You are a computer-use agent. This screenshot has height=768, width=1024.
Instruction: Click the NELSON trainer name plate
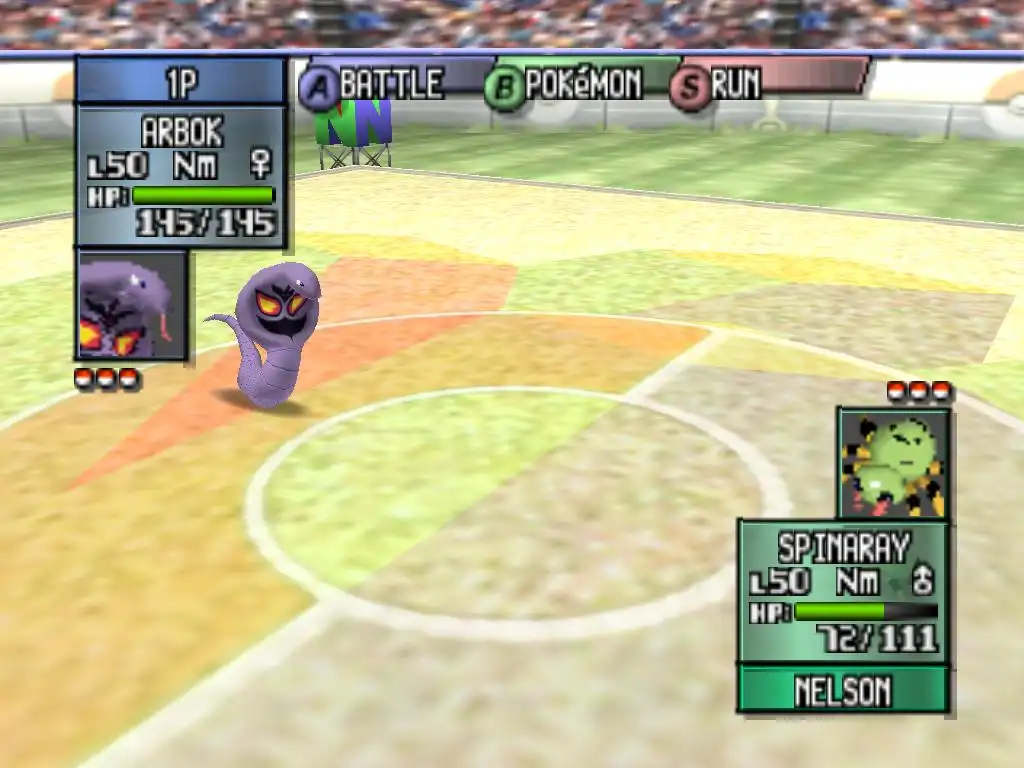pos(843,690)
